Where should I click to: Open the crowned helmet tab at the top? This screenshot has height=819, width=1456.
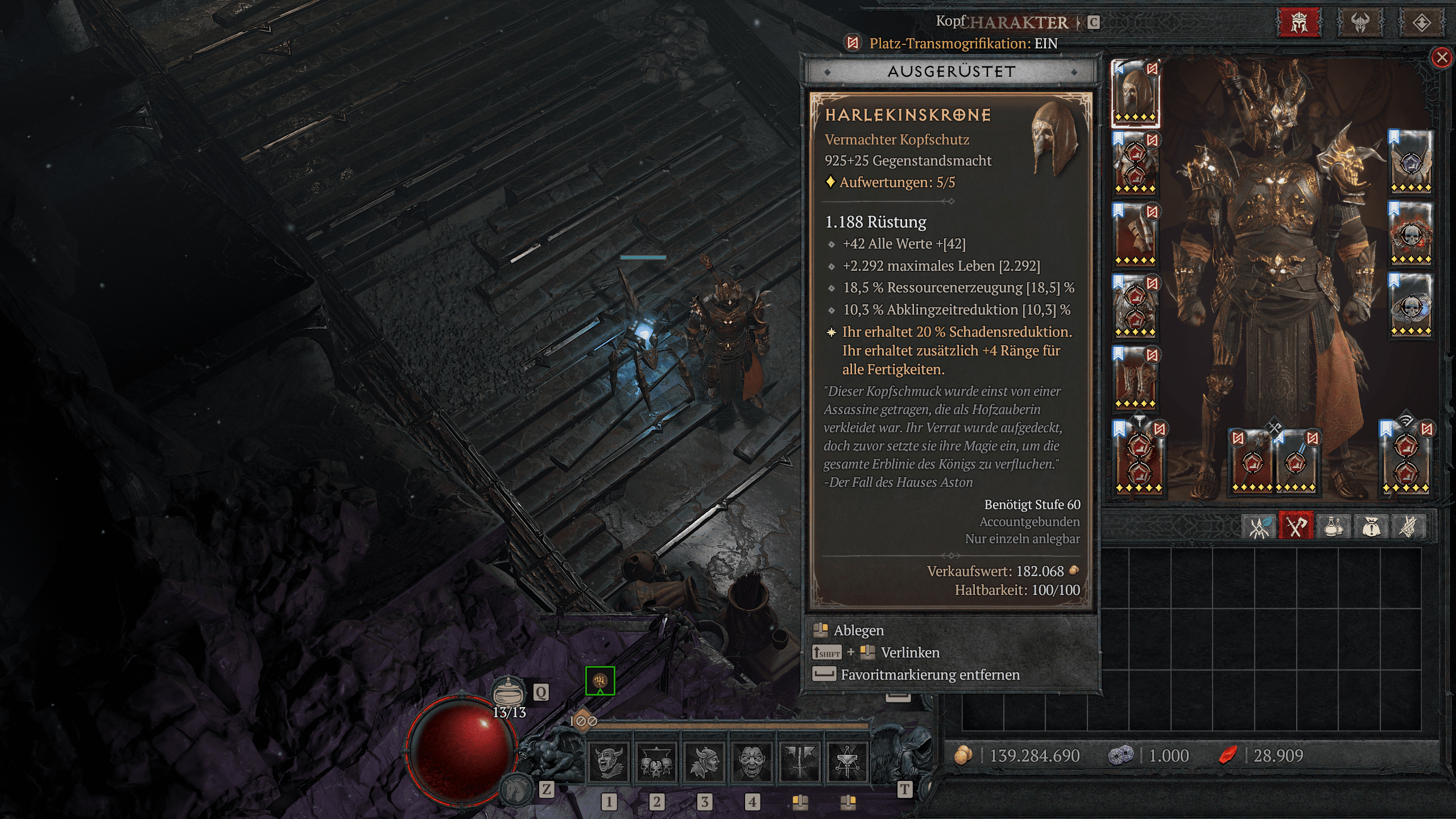[x=1299, y=23]
